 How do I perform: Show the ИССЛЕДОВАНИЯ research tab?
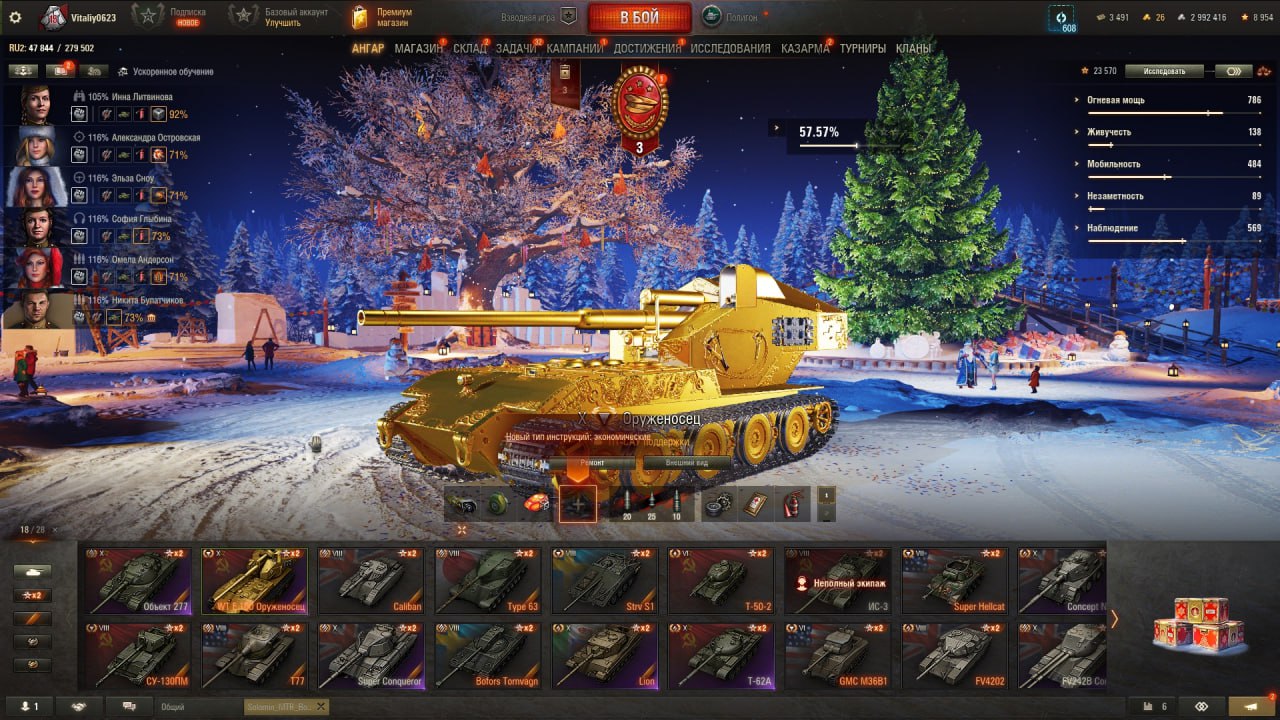pyautogui.click(x=730, y=48)
